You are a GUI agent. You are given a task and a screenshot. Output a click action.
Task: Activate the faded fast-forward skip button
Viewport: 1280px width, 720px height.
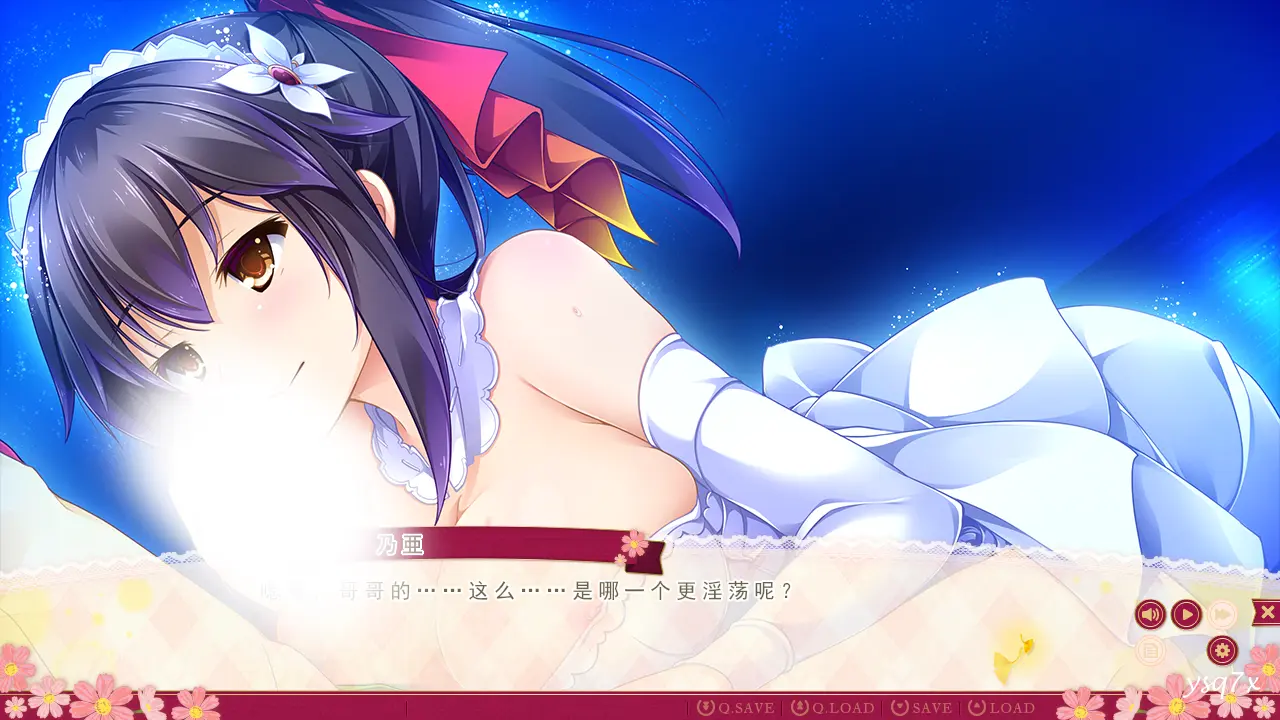pos(1221,614)
